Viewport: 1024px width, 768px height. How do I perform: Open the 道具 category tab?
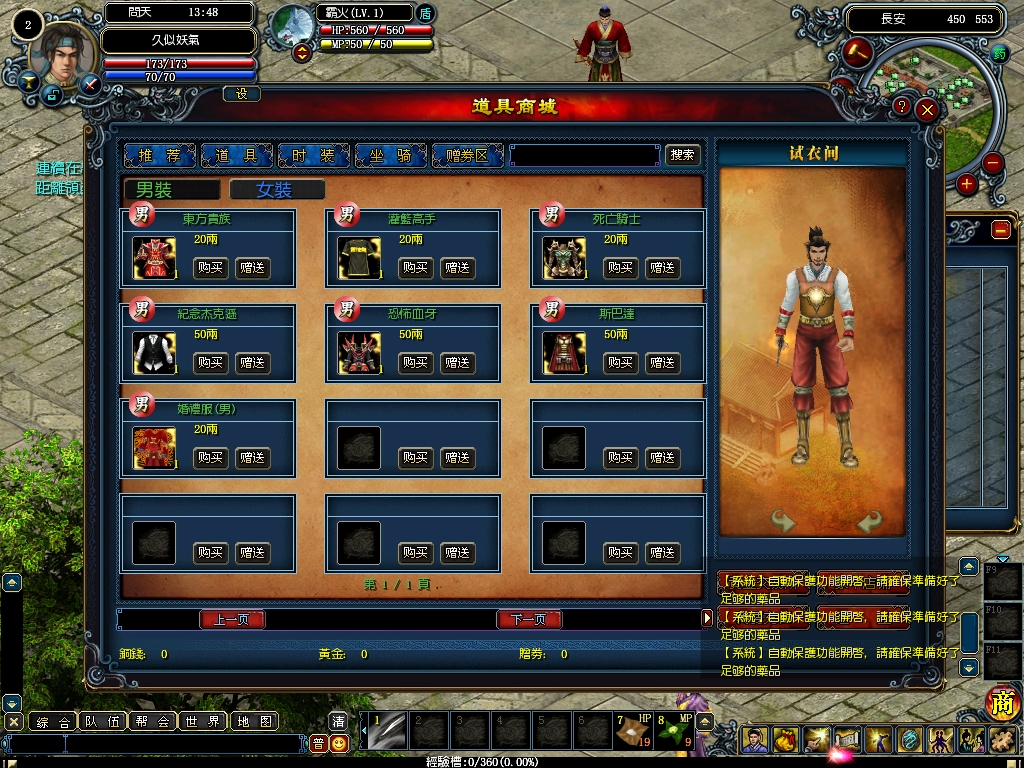pos(237,155)
